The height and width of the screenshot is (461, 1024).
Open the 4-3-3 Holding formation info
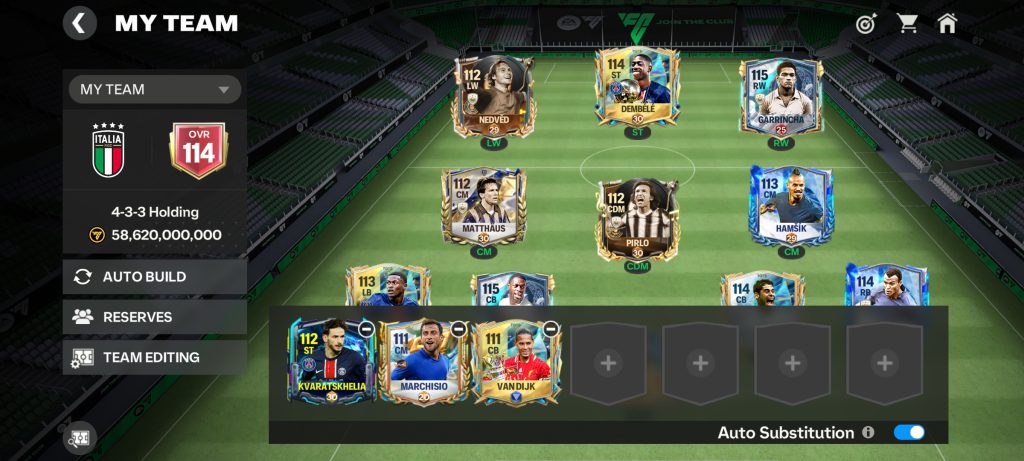coord(155,212)
